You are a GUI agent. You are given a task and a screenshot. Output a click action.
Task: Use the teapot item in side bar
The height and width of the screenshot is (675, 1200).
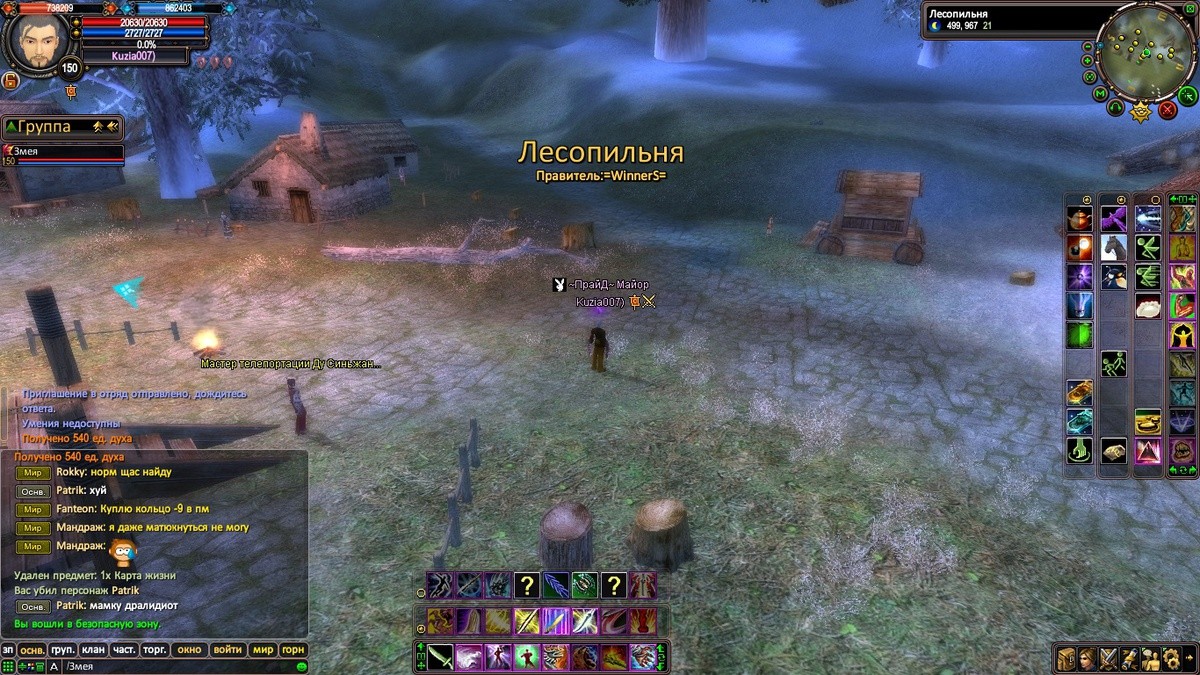click(x=1079, y=219)
